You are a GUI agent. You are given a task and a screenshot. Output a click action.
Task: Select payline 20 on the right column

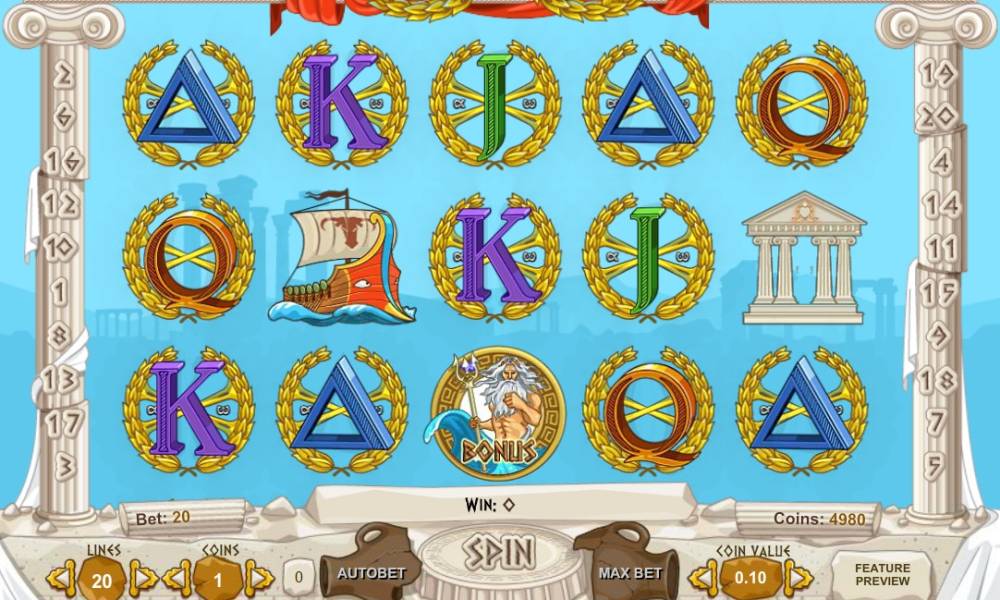tap(938, 117)
